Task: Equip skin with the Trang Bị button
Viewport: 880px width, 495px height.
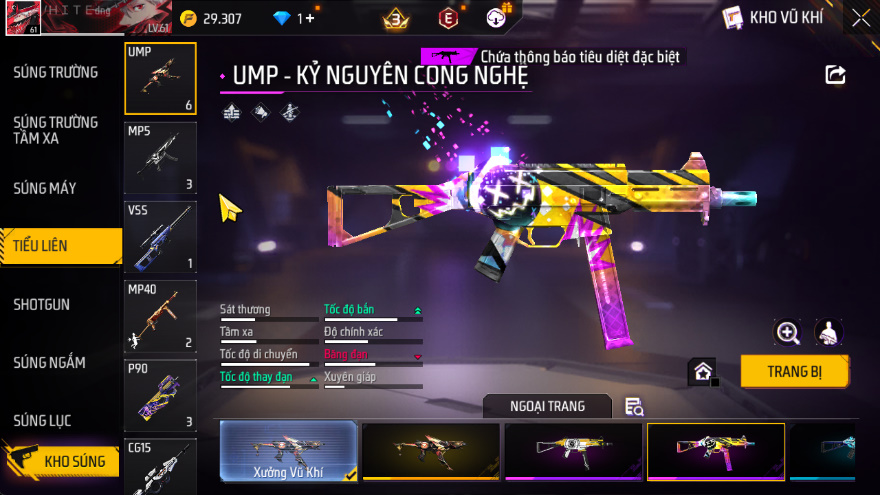Action: (794, 371)
